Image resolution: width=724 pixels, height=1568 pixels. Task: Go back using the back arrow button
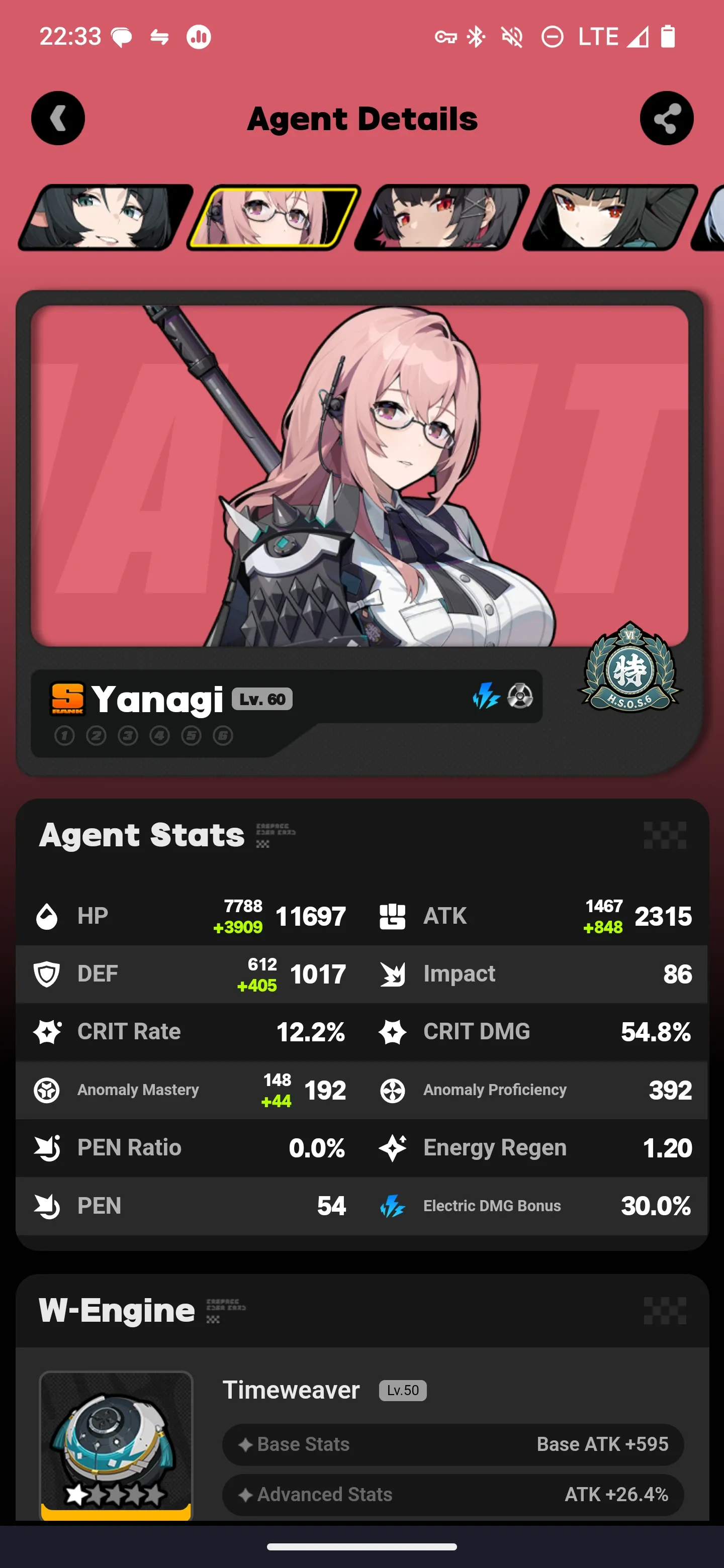[58, 119]
